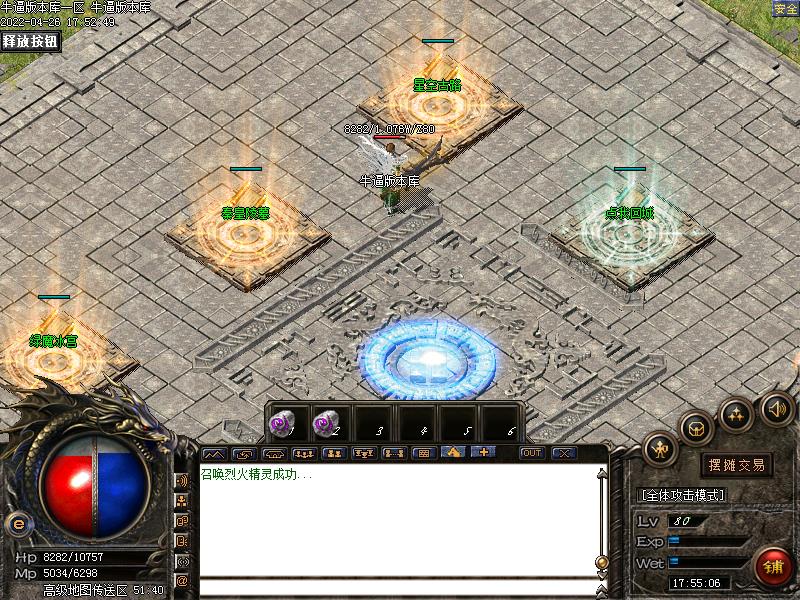
Task: Use the purple scroll in belt slot 2
Action: pyautogui.click(x=327, y=424)
